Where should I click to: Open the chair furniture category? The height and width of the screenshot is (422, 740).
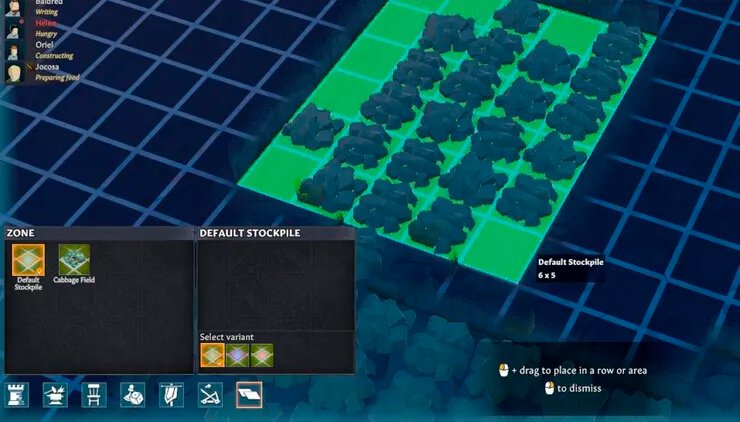tap(94, 394)
